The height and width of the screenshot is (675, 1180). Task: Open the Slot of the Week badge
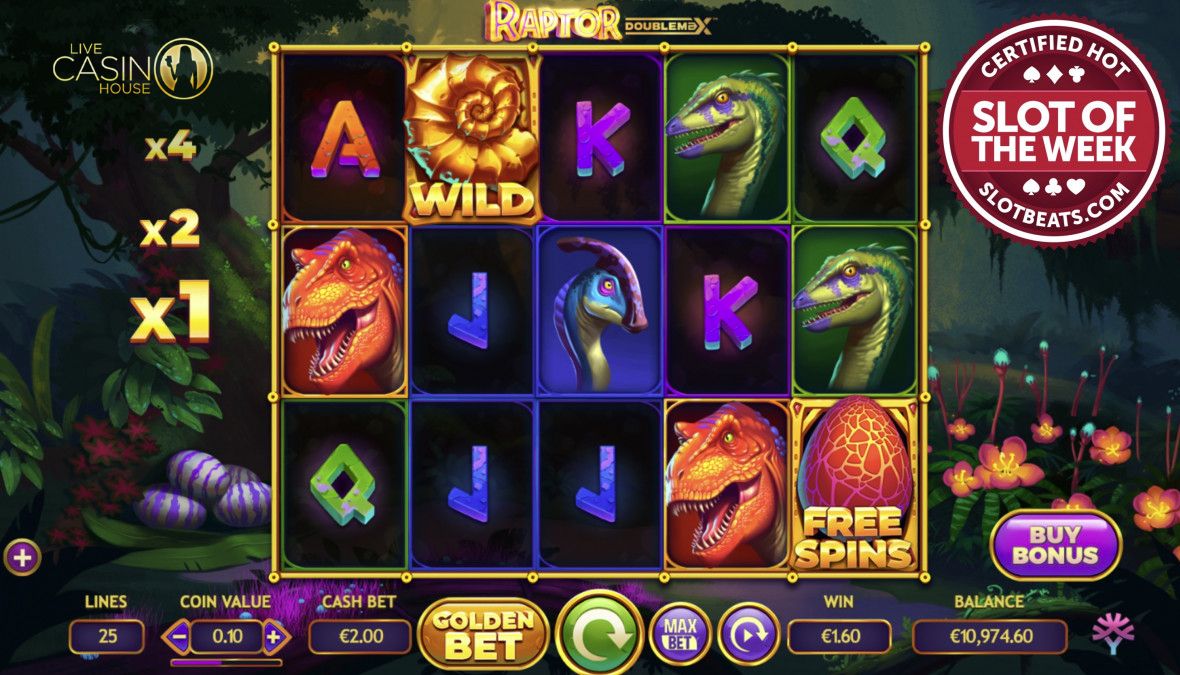(1053, 131)
